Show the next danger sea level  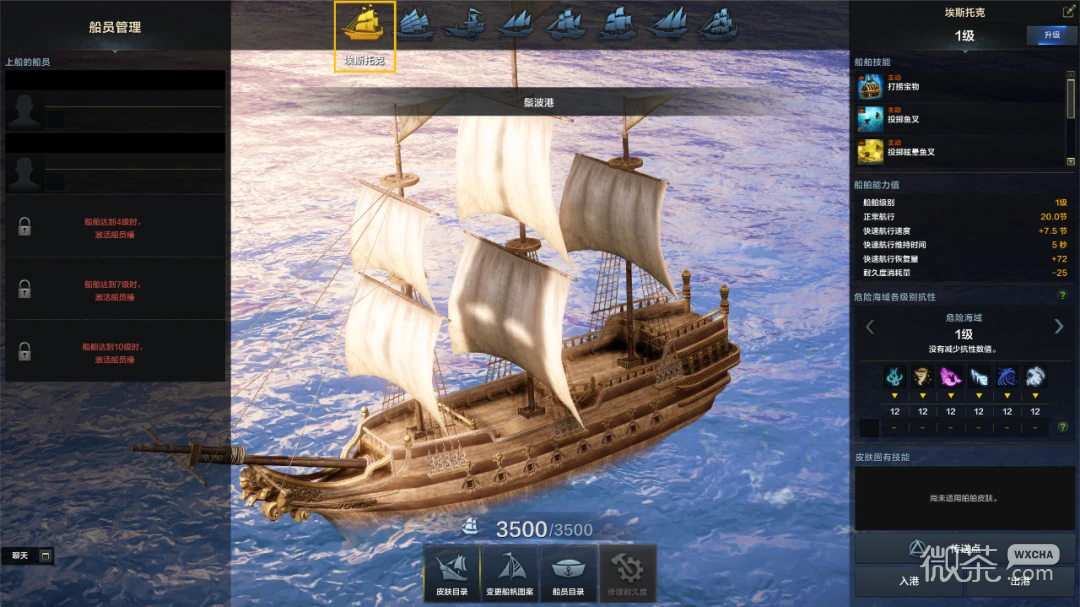point(1059,327)
